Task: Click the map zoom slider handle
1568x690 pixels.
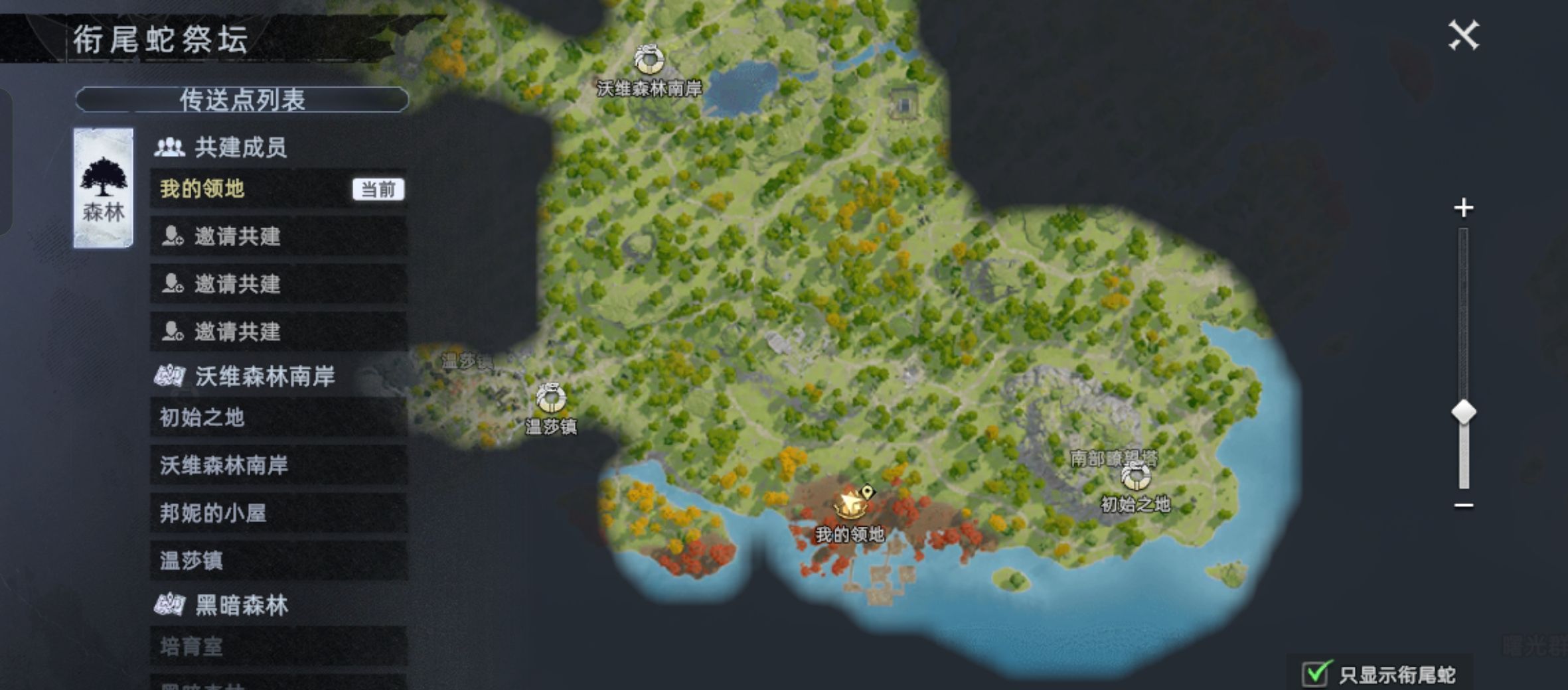Action: coord(1463,412)
